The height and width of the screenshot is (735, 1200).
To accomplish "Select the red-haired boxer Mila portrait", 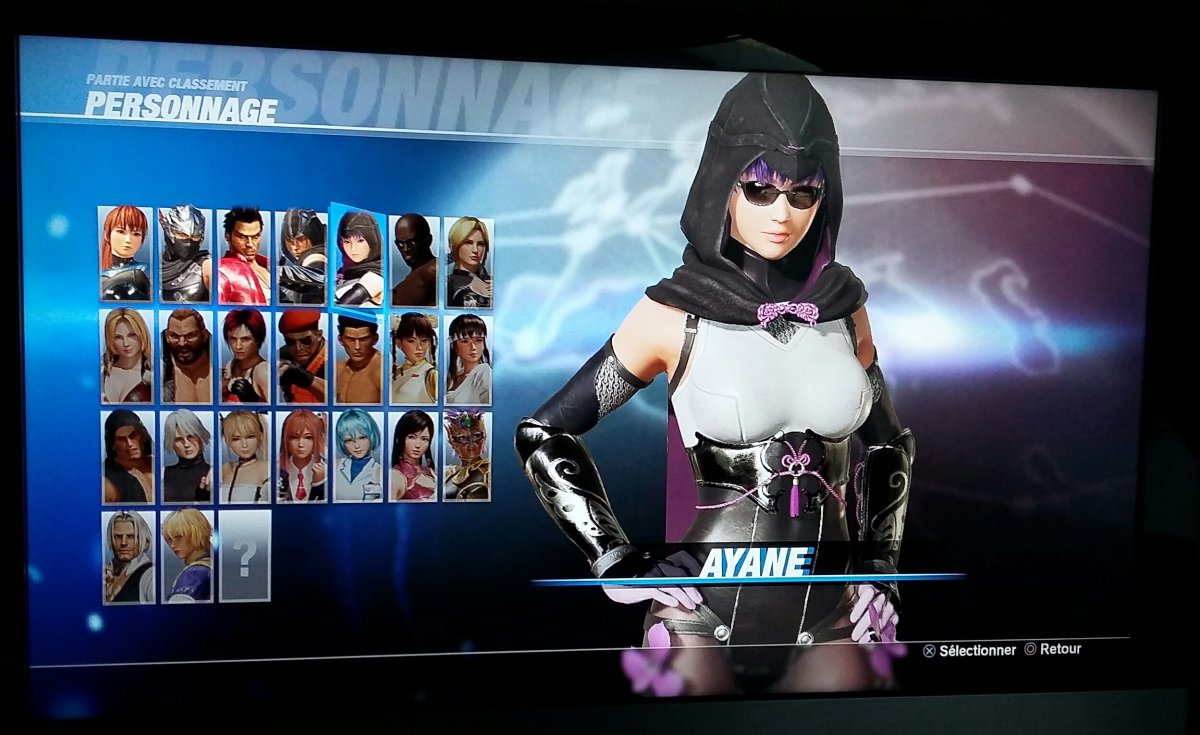I will point(245,357).
